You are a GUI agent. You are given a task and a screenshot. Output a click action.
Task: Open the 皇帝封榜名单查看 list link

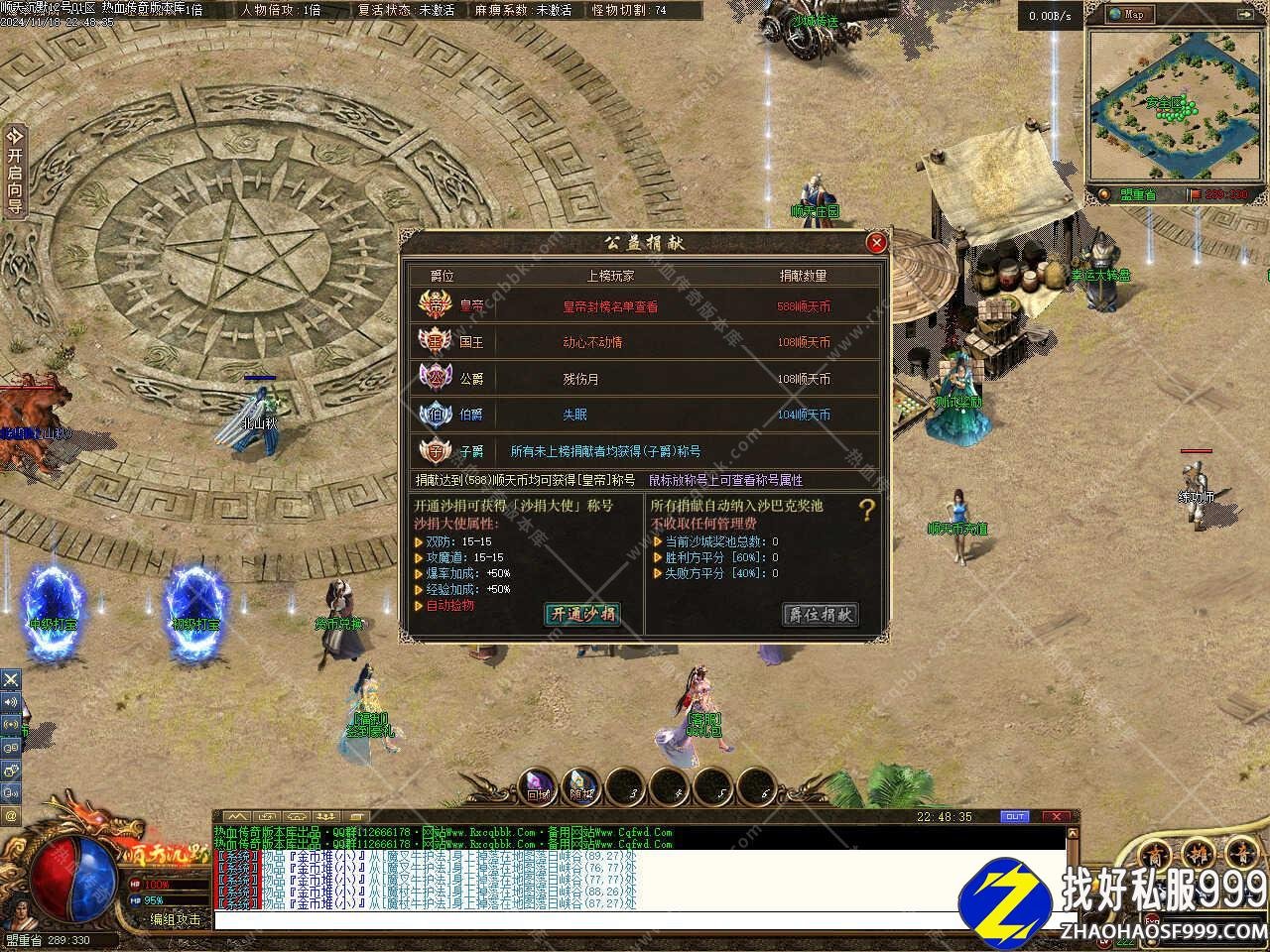pyautogui.click(x=610, y=306)
